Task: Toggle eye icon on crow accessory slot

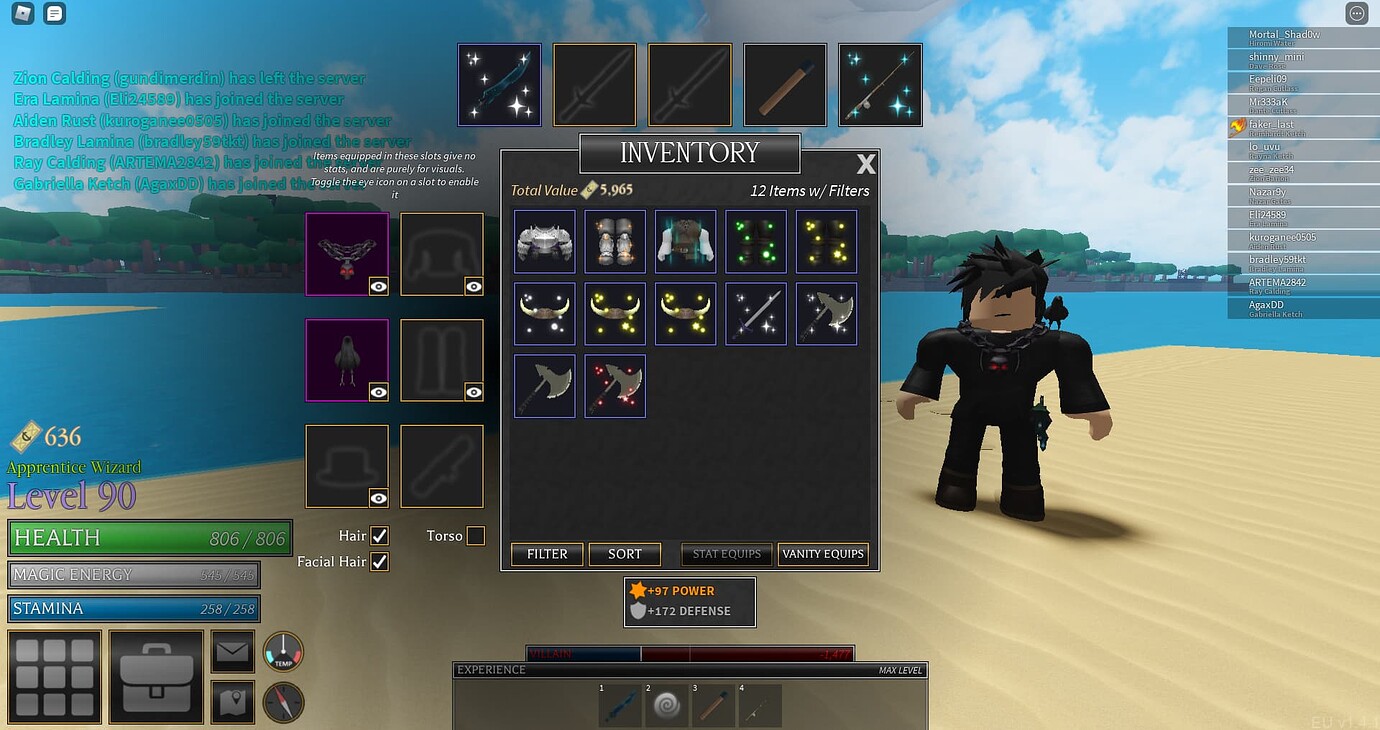Action: coord(378,392)
